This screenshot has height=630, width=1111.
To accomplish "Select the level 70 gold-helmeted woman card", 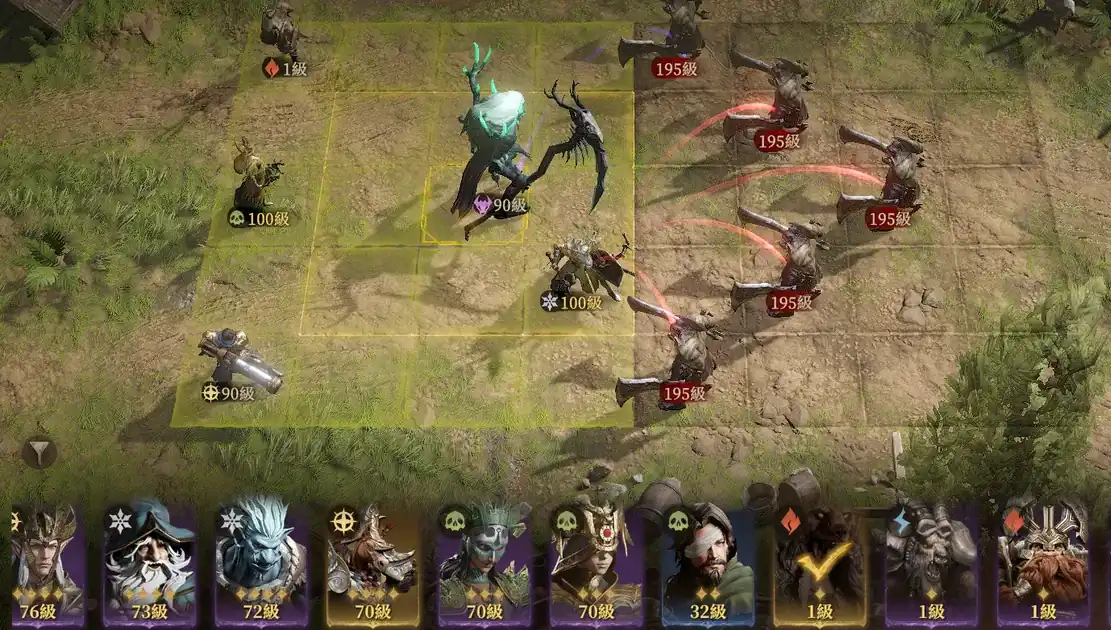I will 596,563.
